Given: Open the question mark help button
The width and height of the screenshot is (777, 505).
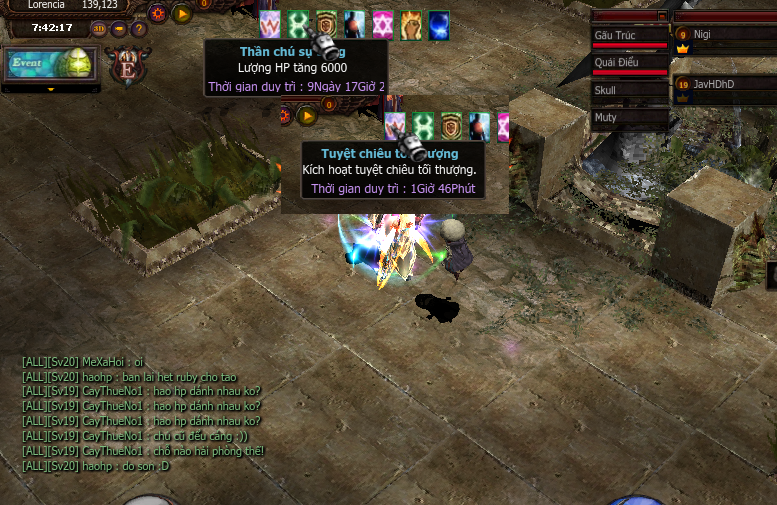Looking at the screenshot, I should (x=139, y=28).
